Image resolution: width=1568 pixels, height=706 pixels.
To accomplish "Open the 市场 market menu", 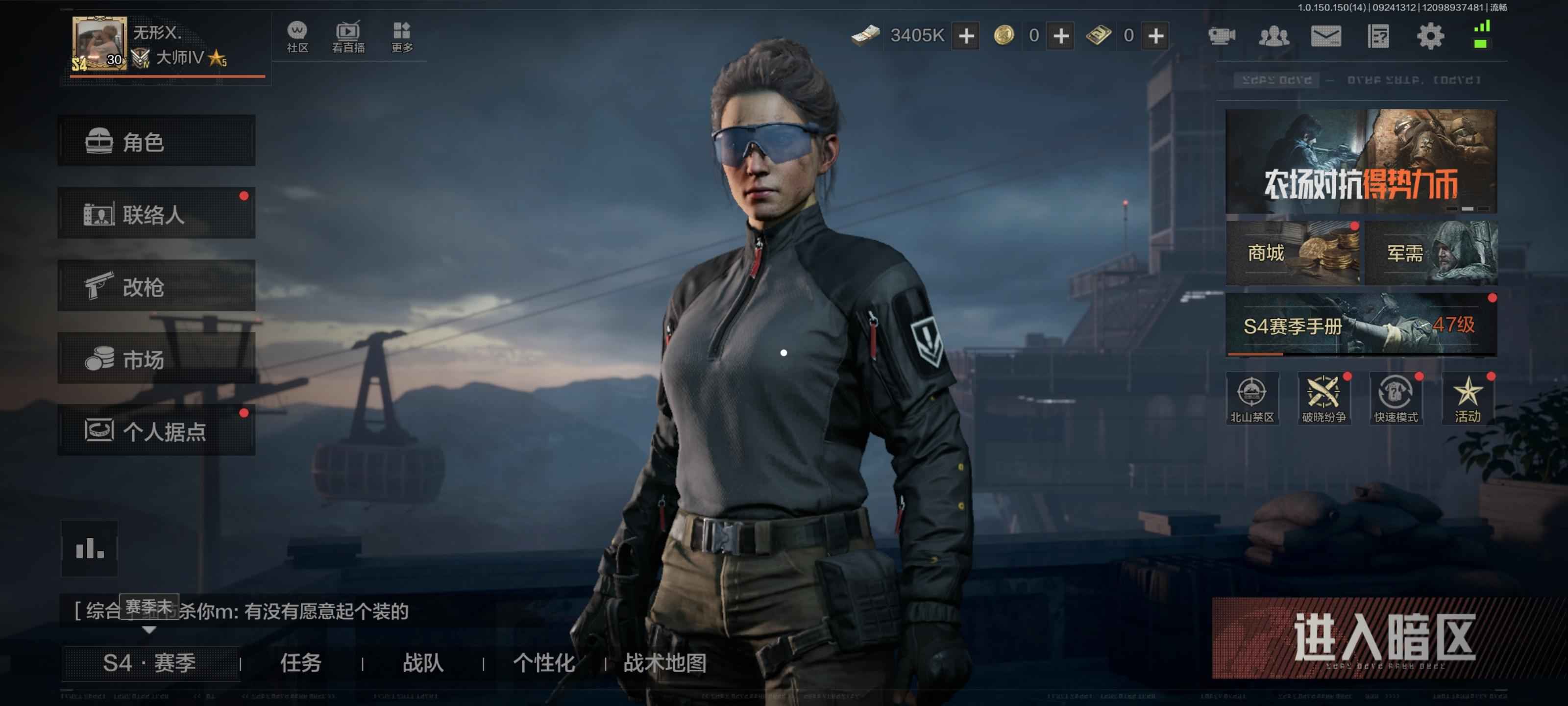I will (156, 359).
